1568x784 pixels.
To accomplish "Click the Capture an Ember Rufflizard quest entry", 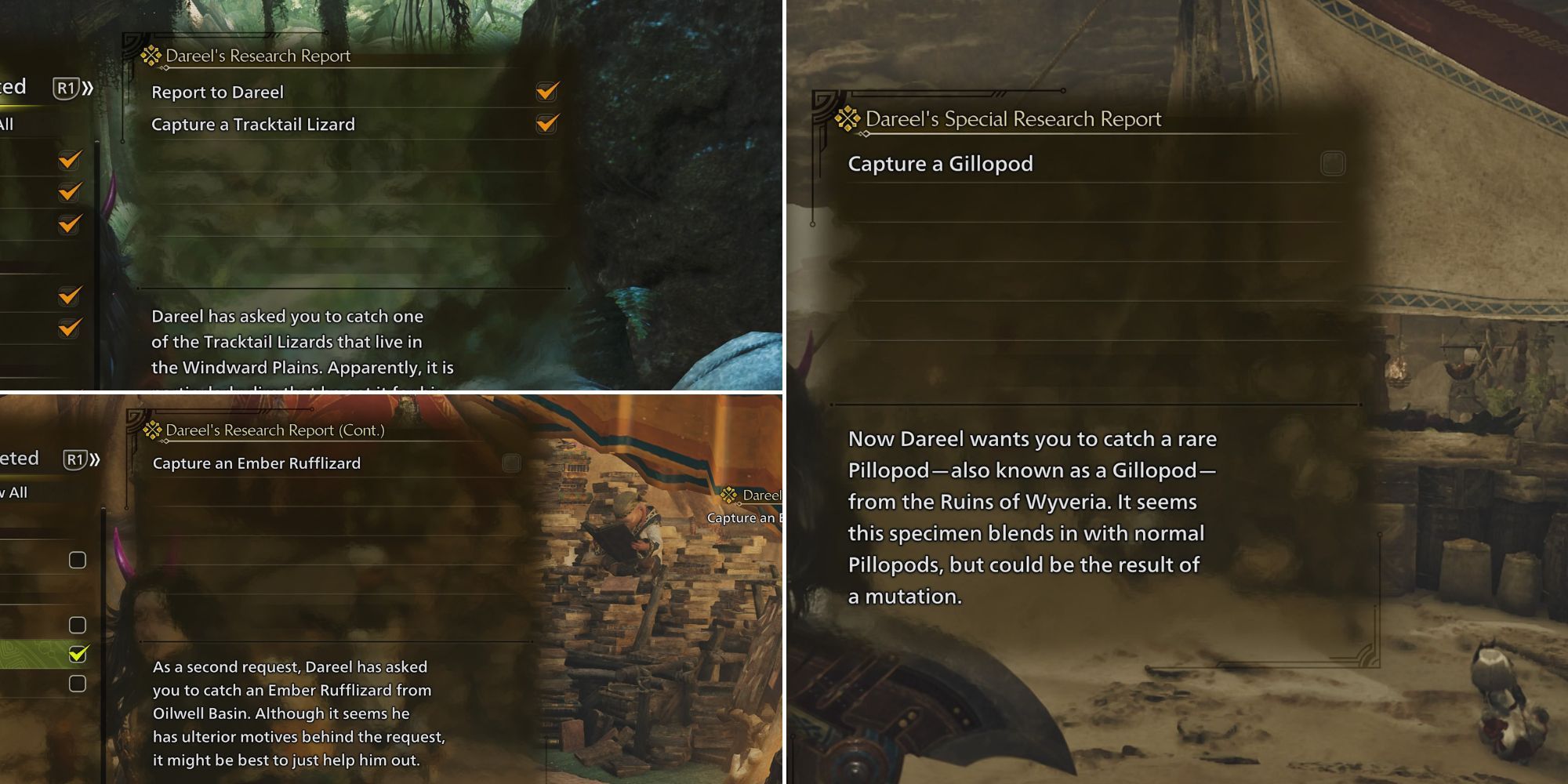I will click(x=259, y=463).
